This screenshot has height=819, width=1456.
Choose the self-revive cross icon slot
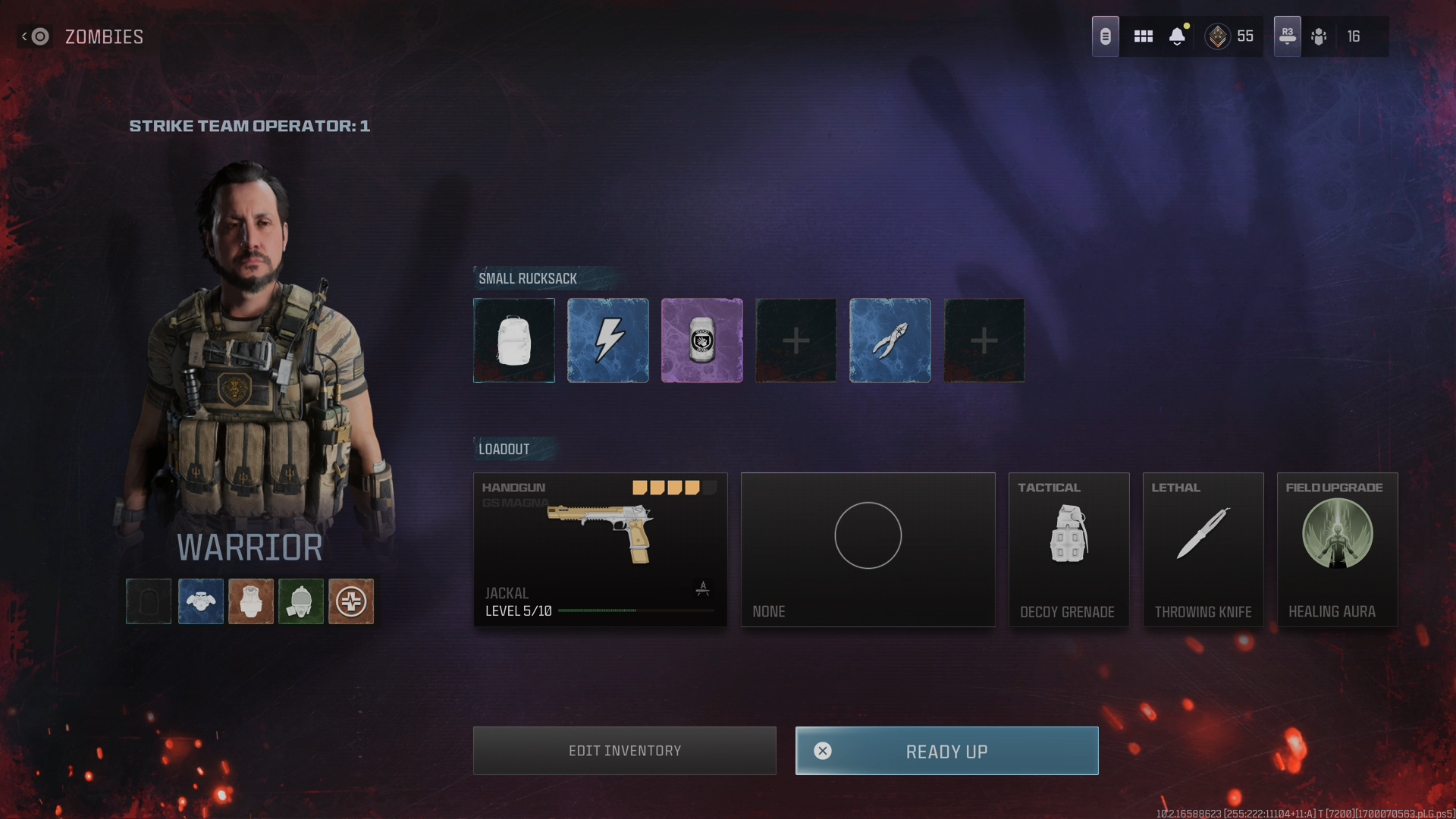351,601
